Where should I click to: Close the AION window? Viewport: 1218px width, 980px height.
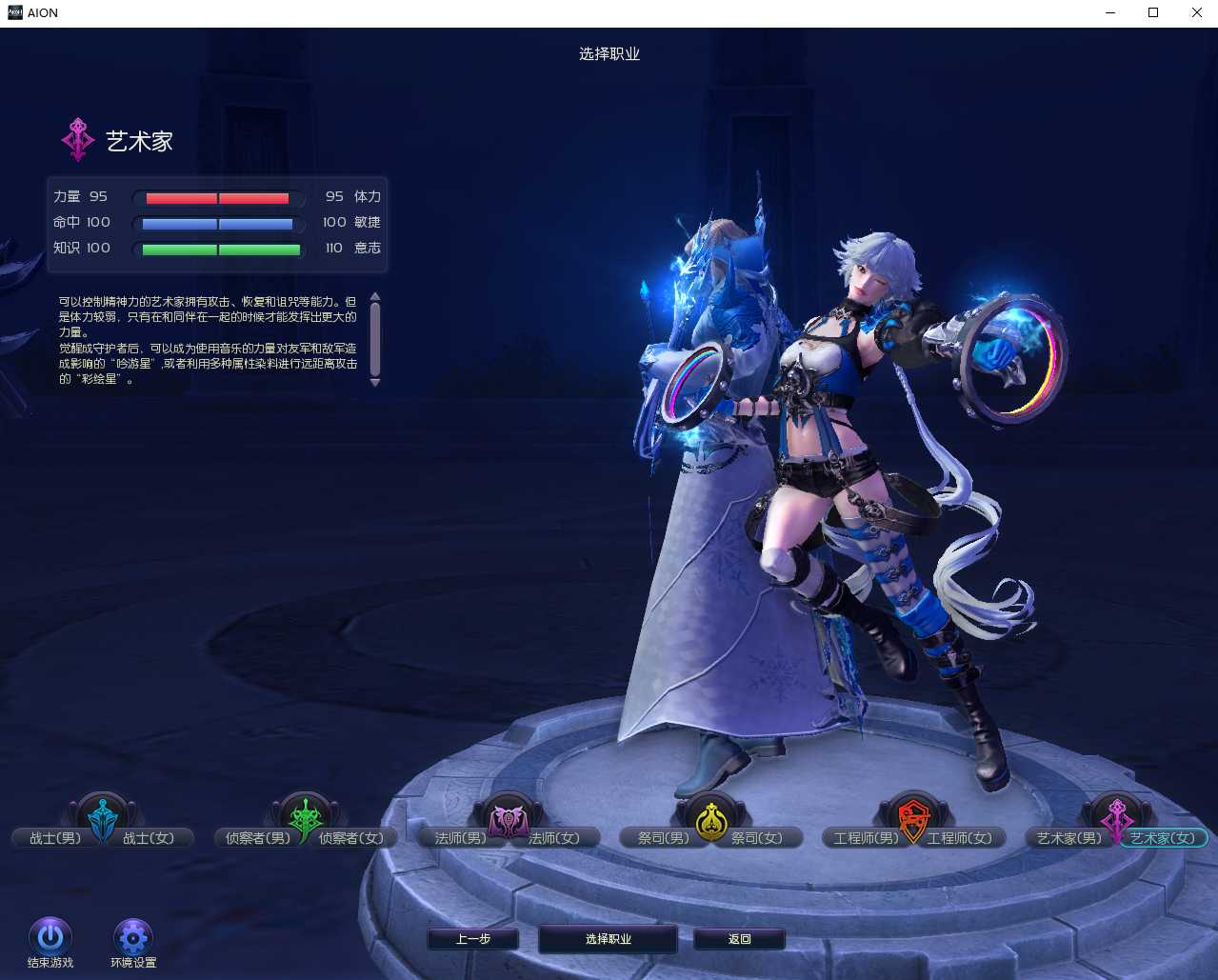tap(1197, 13)
